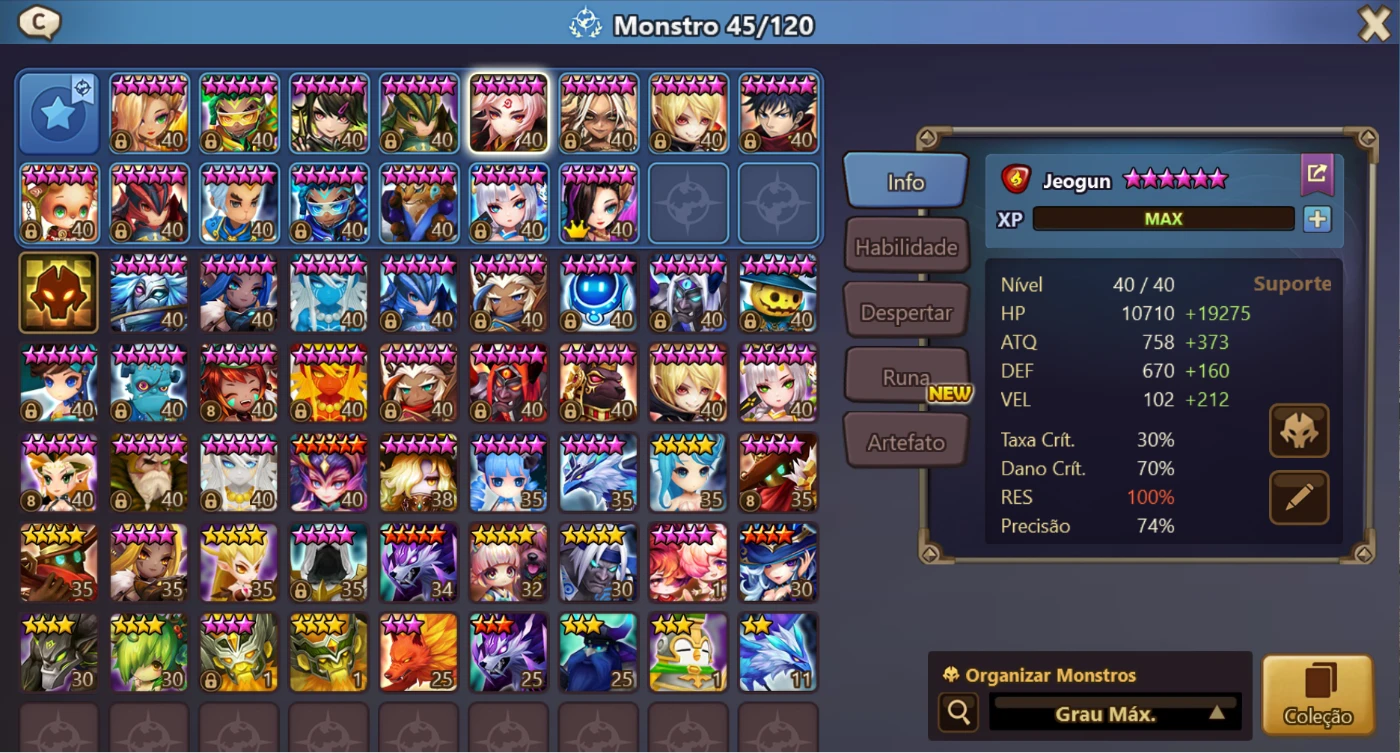This screenshot has height=753, width=1400.
Task: Open Jeogun's detail view via purple expand icon
Action: coord(1316,174)
